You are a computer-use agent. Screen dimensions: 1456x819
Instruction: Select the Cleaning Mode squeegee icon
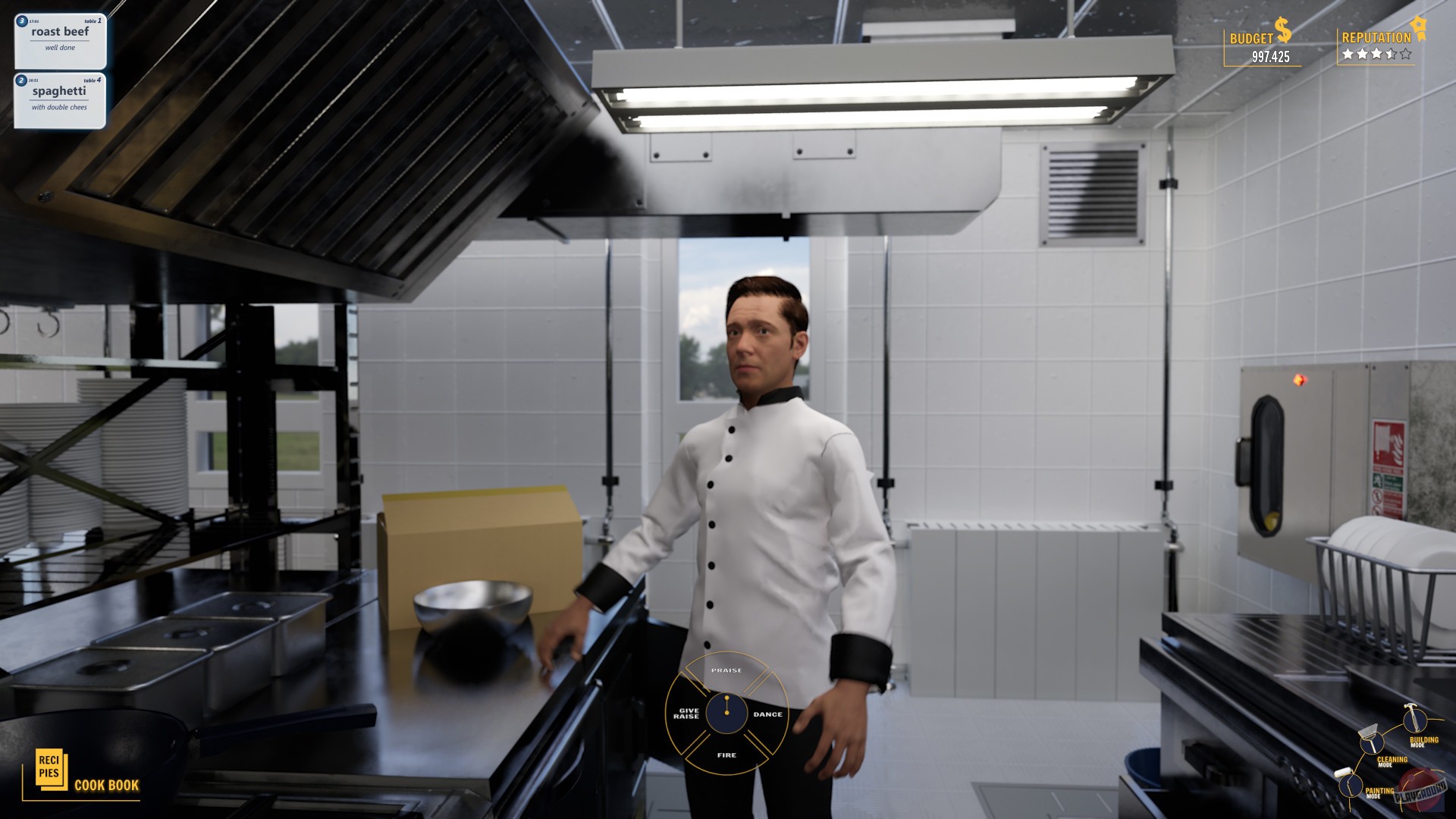1372,745
